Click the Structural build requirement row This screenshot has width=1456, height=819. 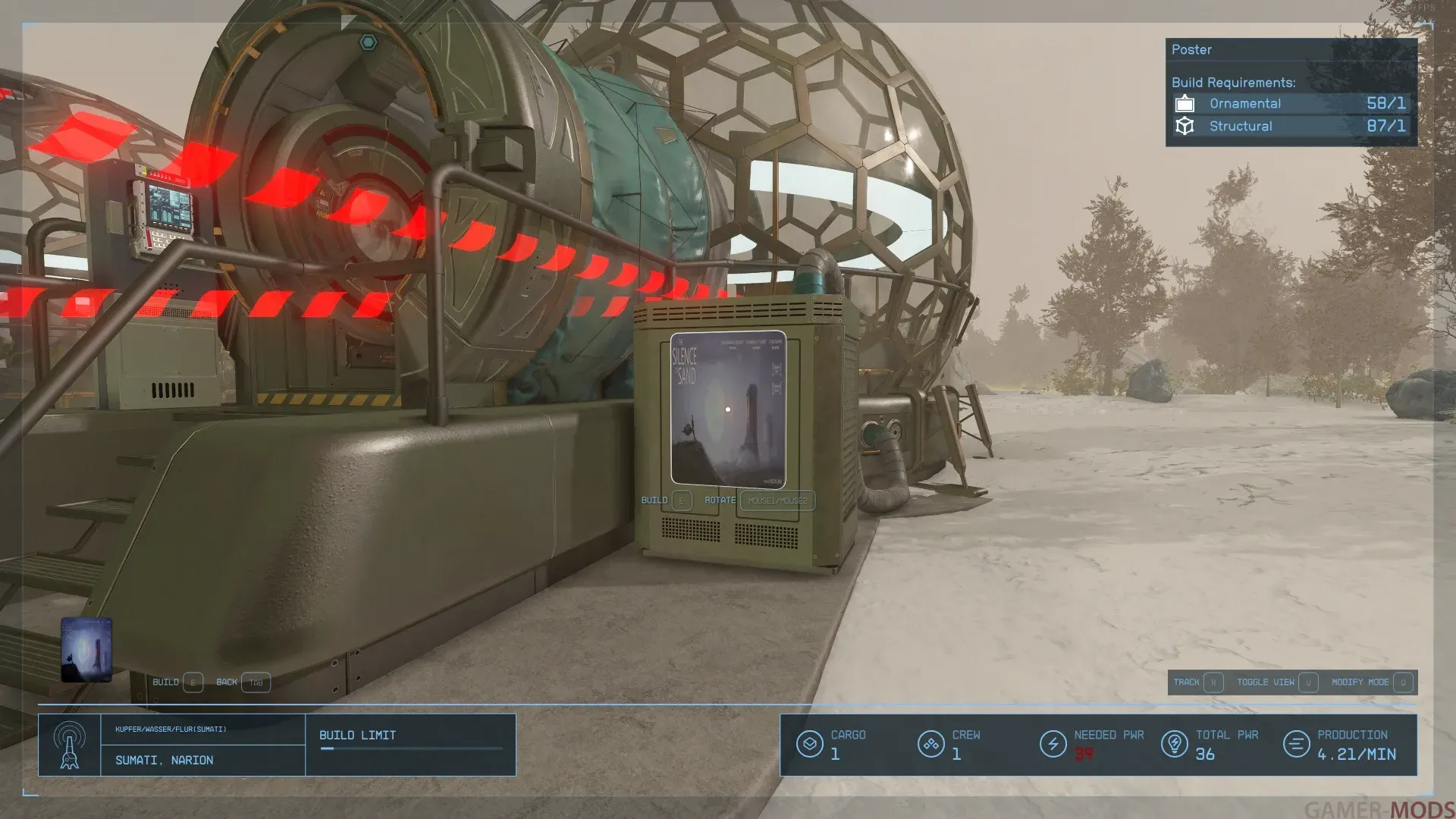tap(1291, 127)
